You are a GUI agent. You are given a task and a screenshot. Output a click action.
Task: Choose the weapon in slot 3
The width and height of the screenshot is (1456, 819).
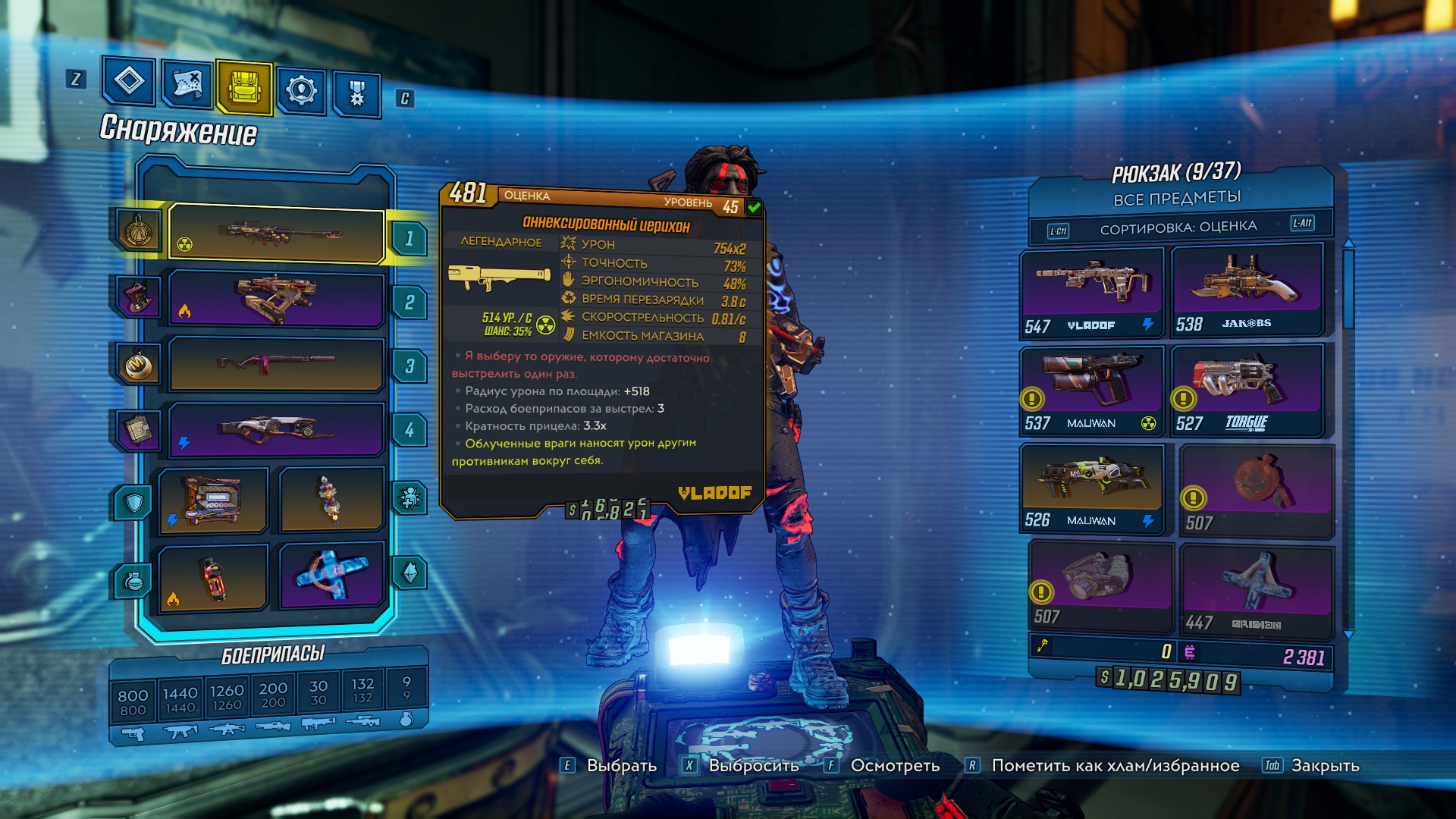point(277,362)
